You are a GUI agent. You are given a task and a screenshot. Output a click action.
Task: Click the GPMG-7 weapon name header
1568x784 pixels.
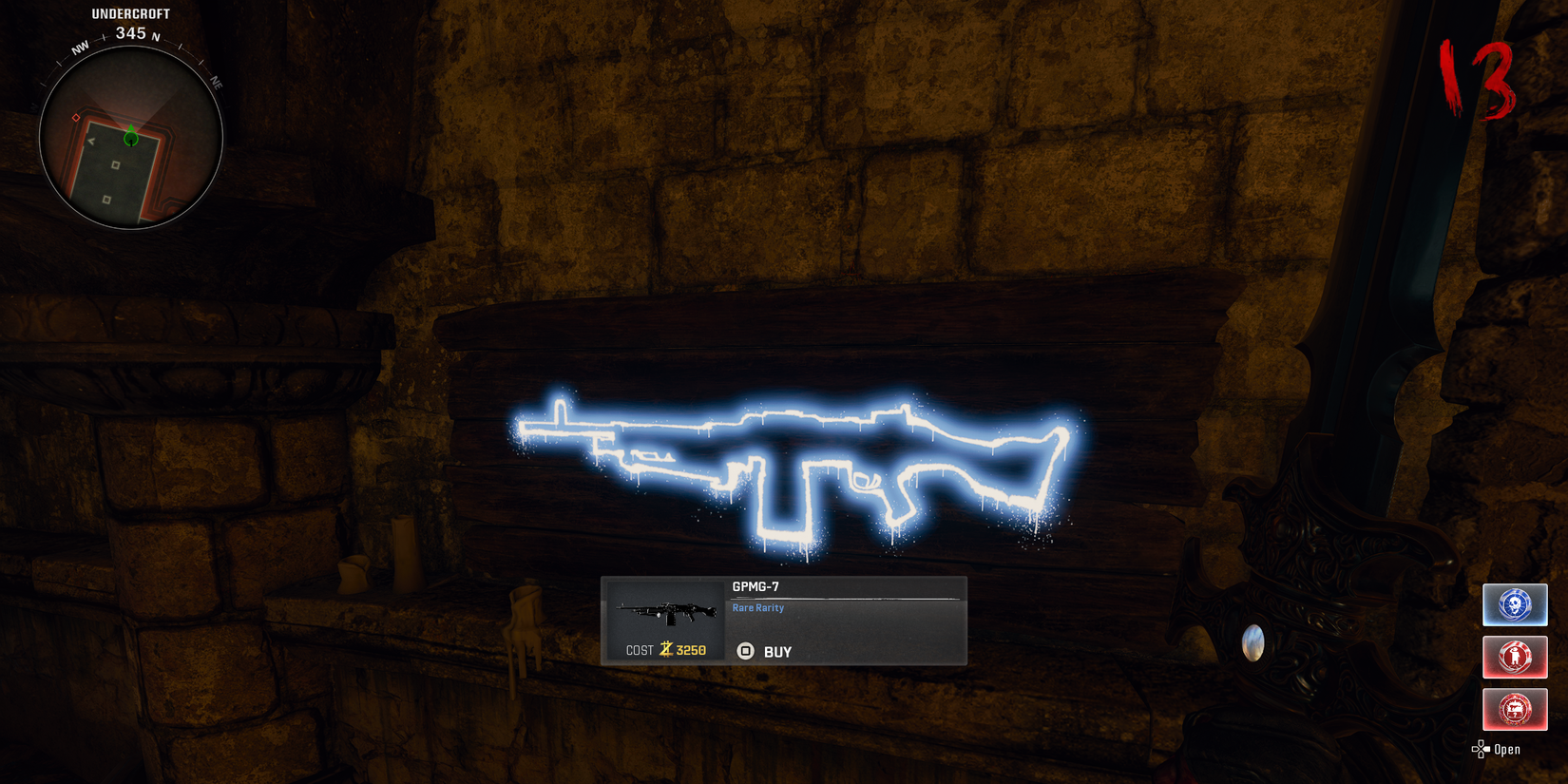pyautogui.click(x=755, y=584)
